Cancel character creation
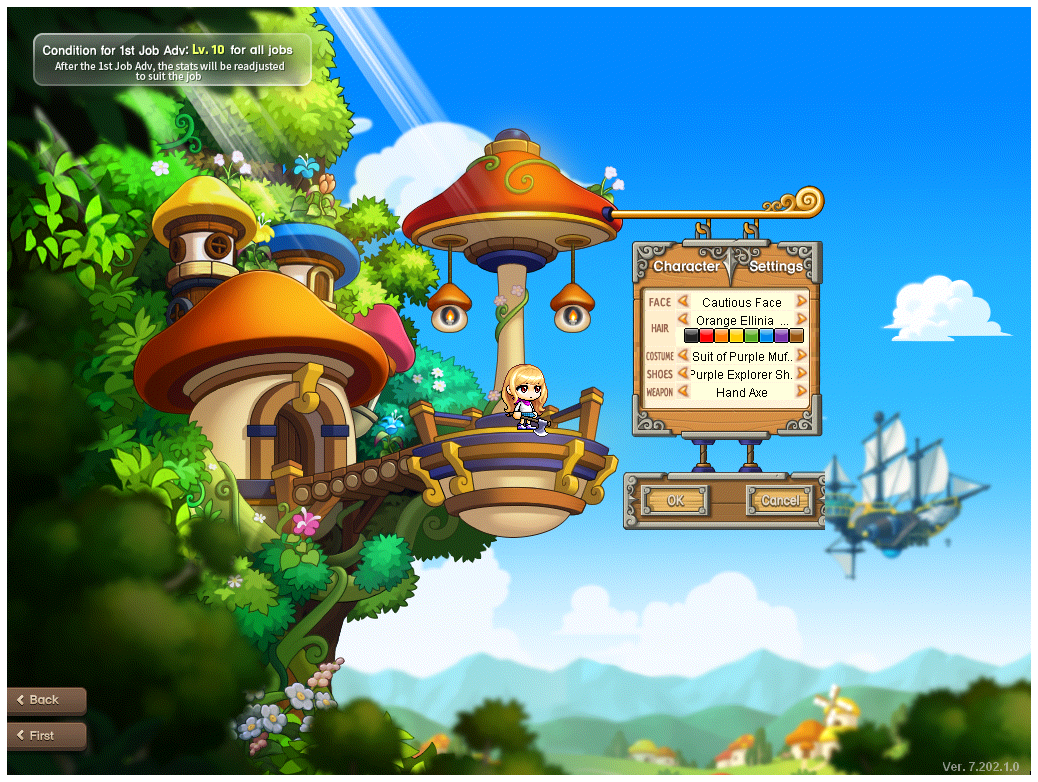Screen dimensions: 1038x782 tap(779, 500)
